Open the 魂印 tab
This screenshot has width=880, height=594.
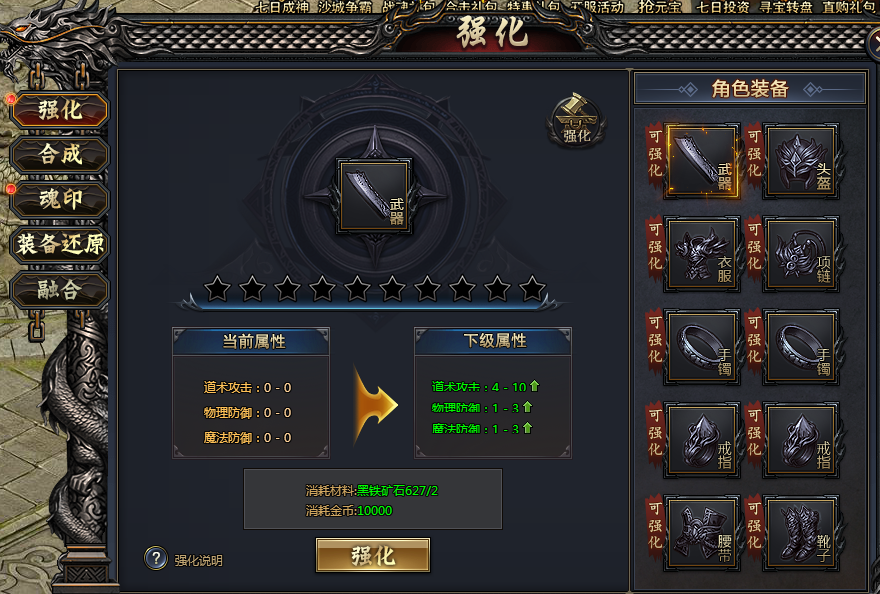point(60,199)
